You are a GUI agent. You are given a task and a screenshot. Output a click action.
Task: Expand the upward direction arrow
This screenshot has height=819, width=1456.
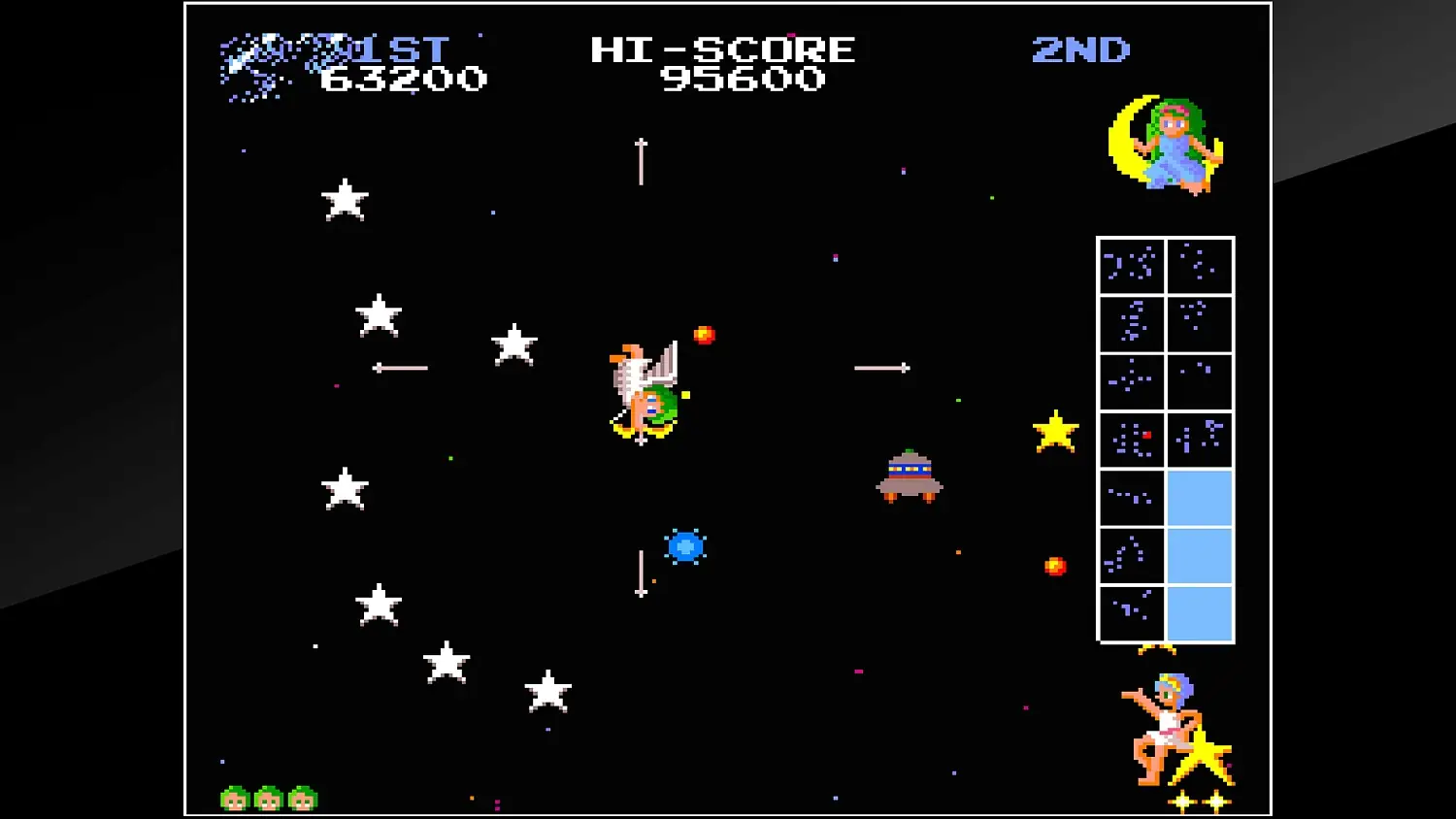[x=639, y=160]
